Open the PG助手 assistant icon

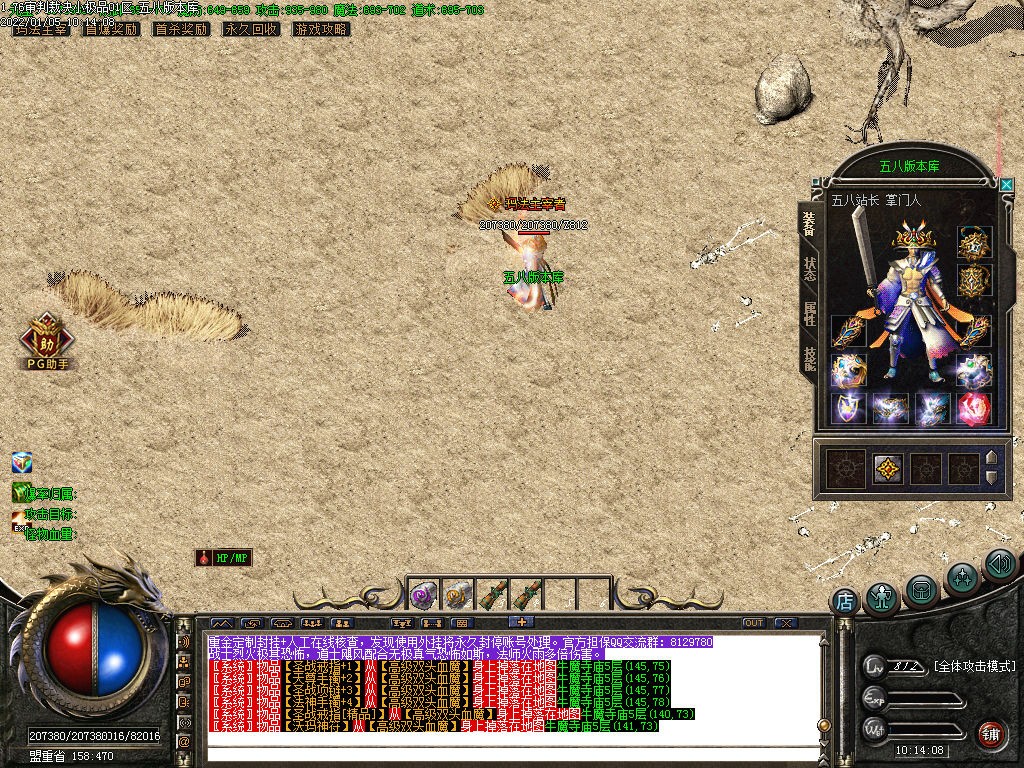coord(46,340)
